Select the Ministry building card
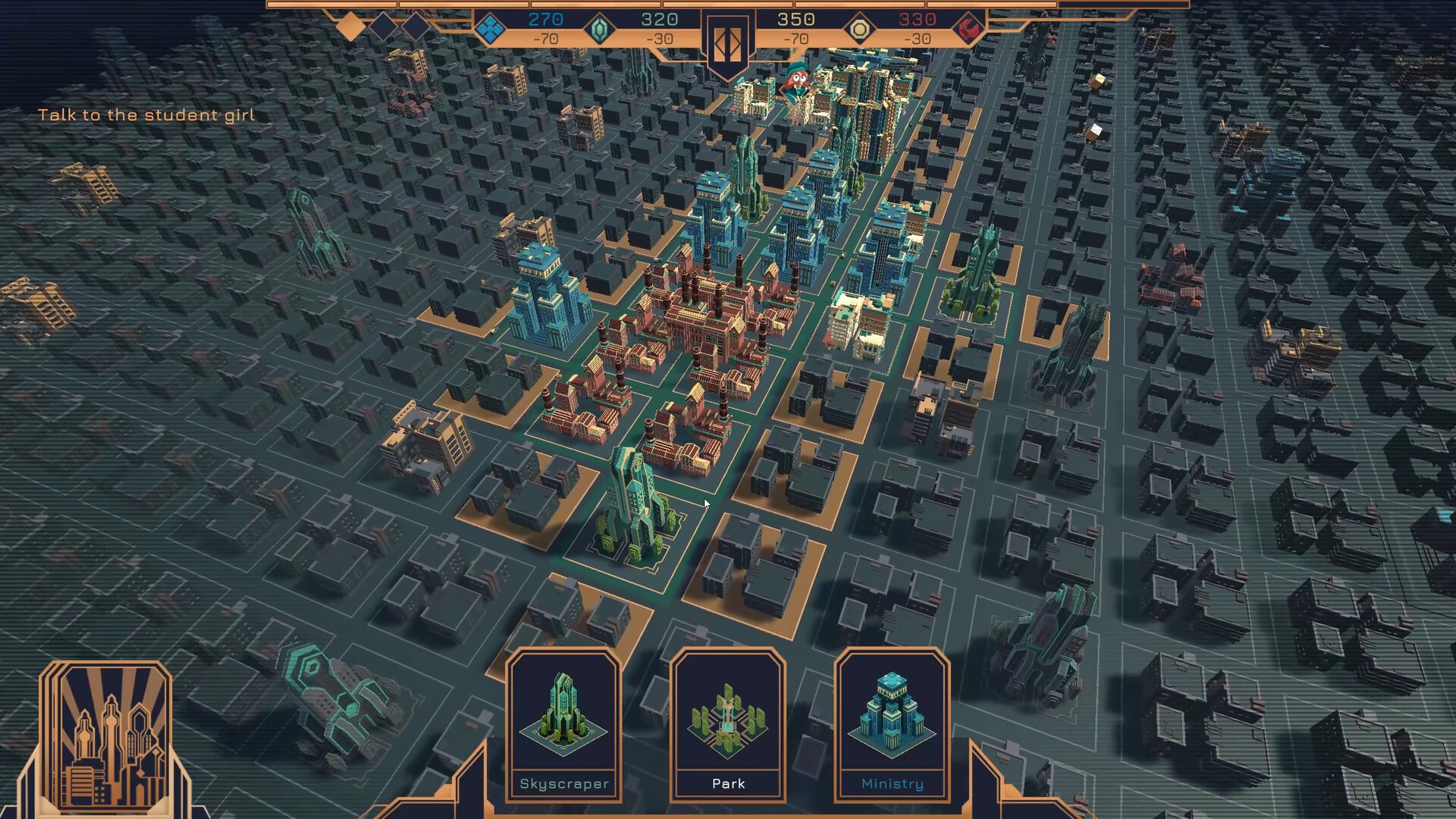The width and height of the screenshot is (1456, 819). tap(892, 724)
